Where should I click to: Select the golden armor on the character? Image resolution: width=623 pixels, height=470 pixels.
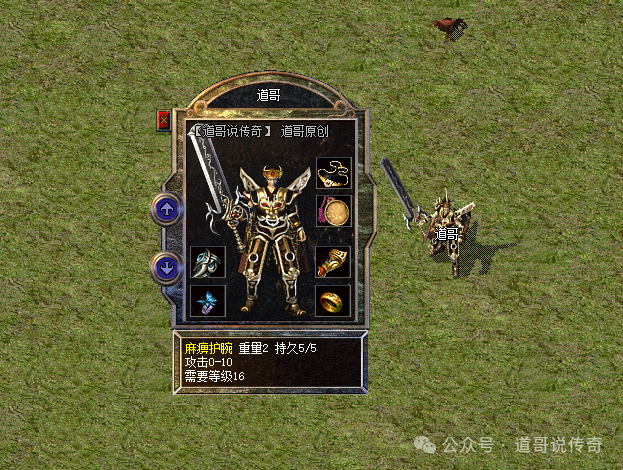(270, 235)
